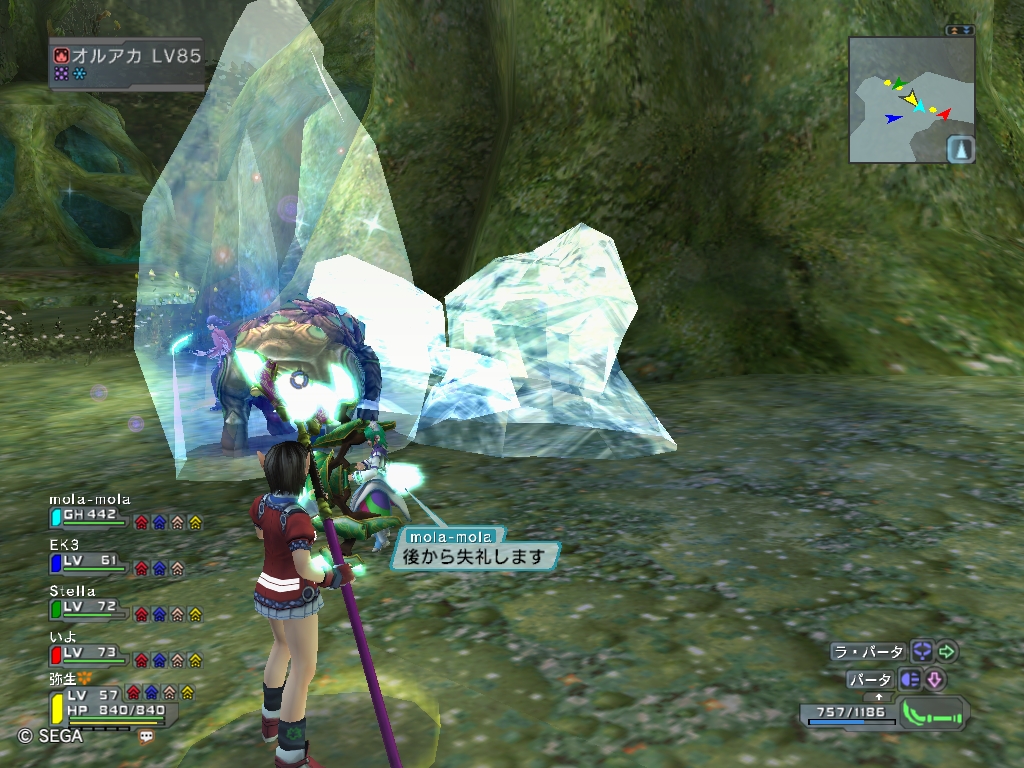
Task: Click the green weapon icon on the palette
Action: [x=933, y=713]
